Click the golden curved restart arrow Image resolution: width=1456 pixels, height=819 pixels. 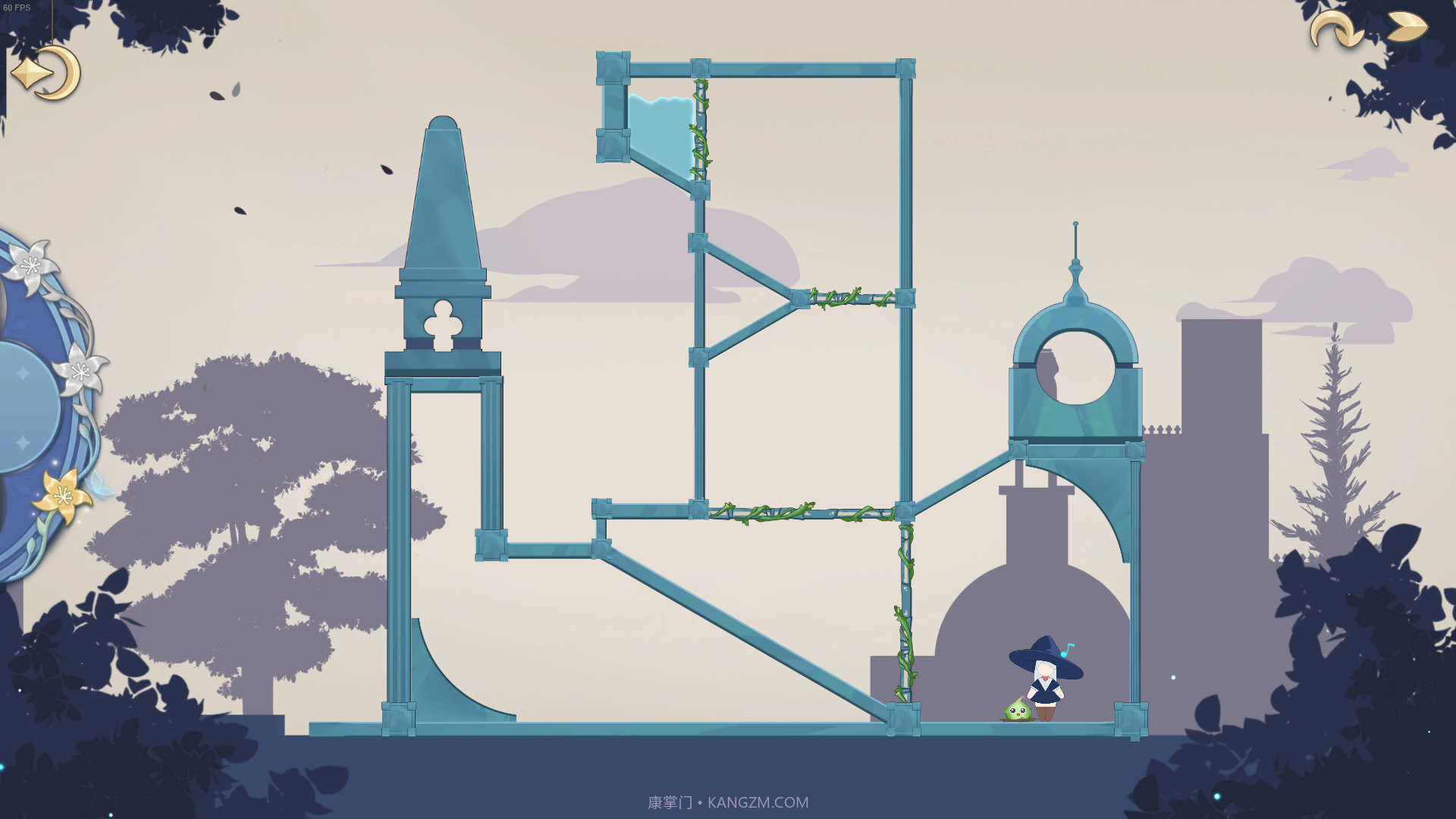coord(1335,30)
